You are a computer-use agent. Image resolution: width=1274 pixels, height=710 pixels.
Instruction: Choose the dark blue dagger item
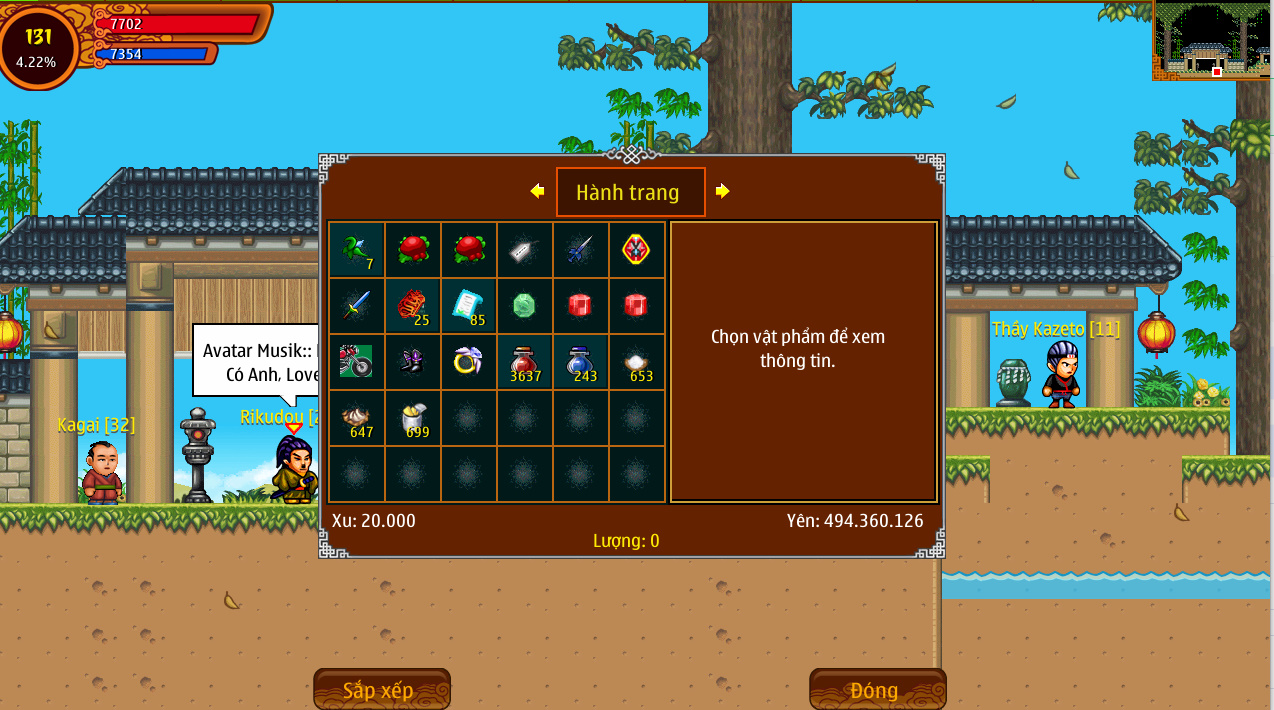pos(581,250)
